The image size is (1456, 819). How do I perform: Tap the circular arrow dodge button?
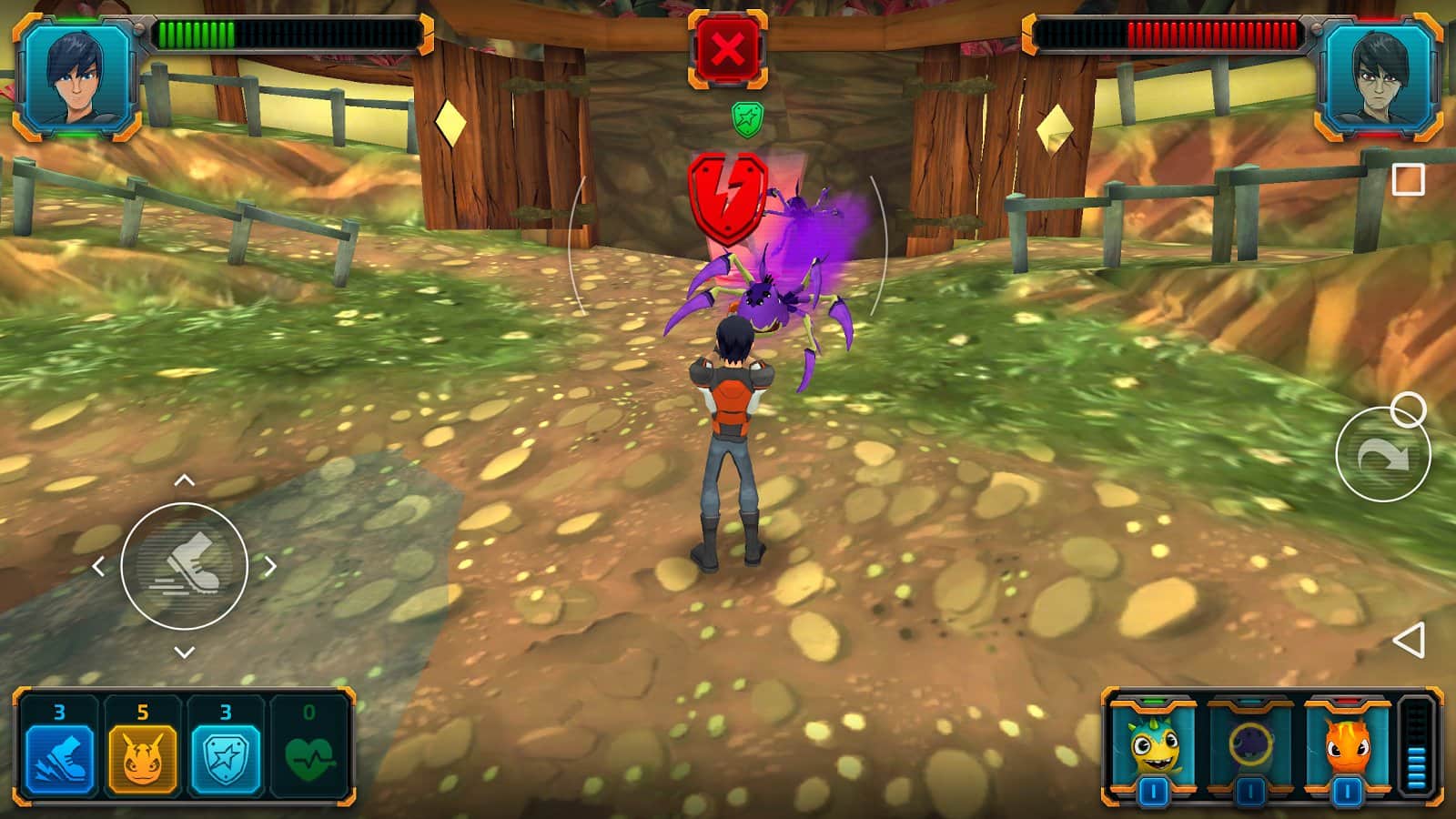(1382, 455)
